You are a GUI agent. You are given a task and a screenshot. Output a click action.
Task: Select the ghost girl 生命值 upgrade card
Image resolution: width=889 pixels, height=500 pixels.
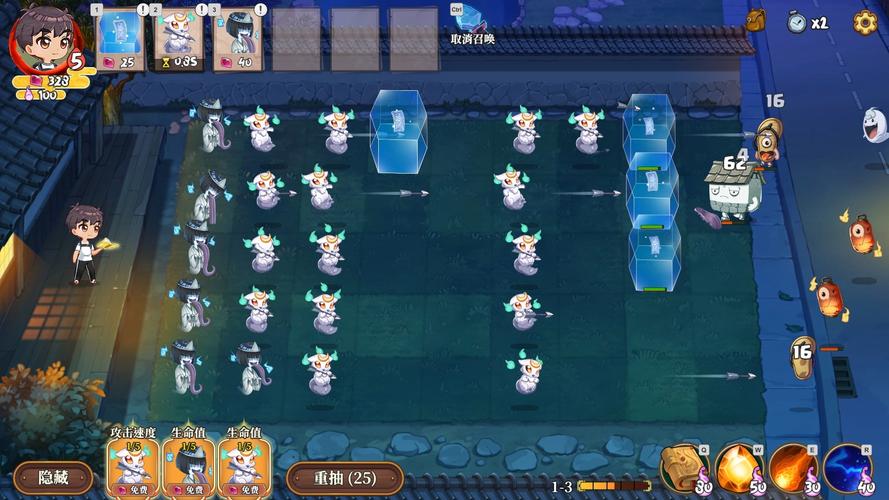tap(188, 467)
